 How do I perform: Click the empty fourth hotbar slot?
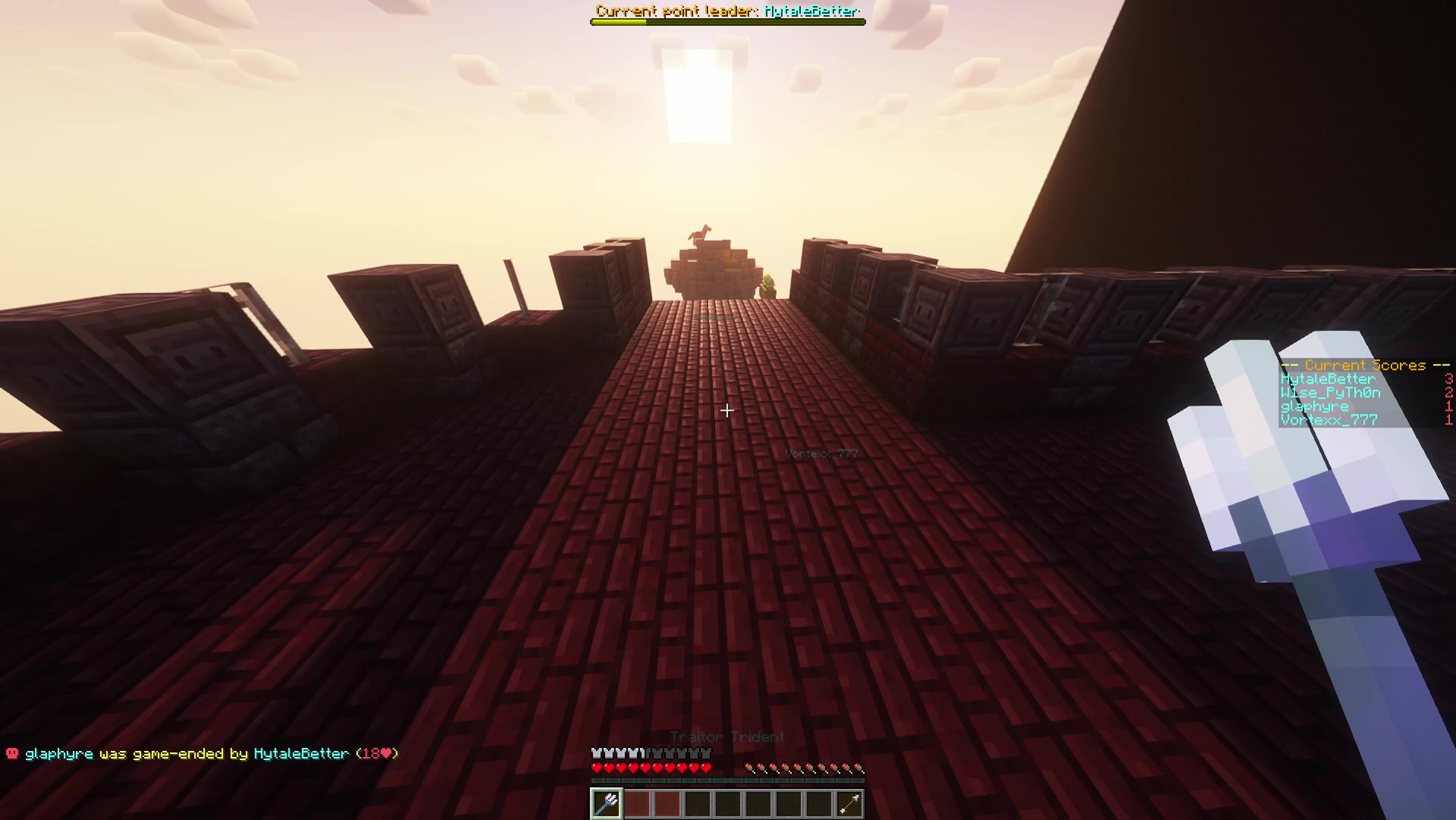[x=698, y=803]
